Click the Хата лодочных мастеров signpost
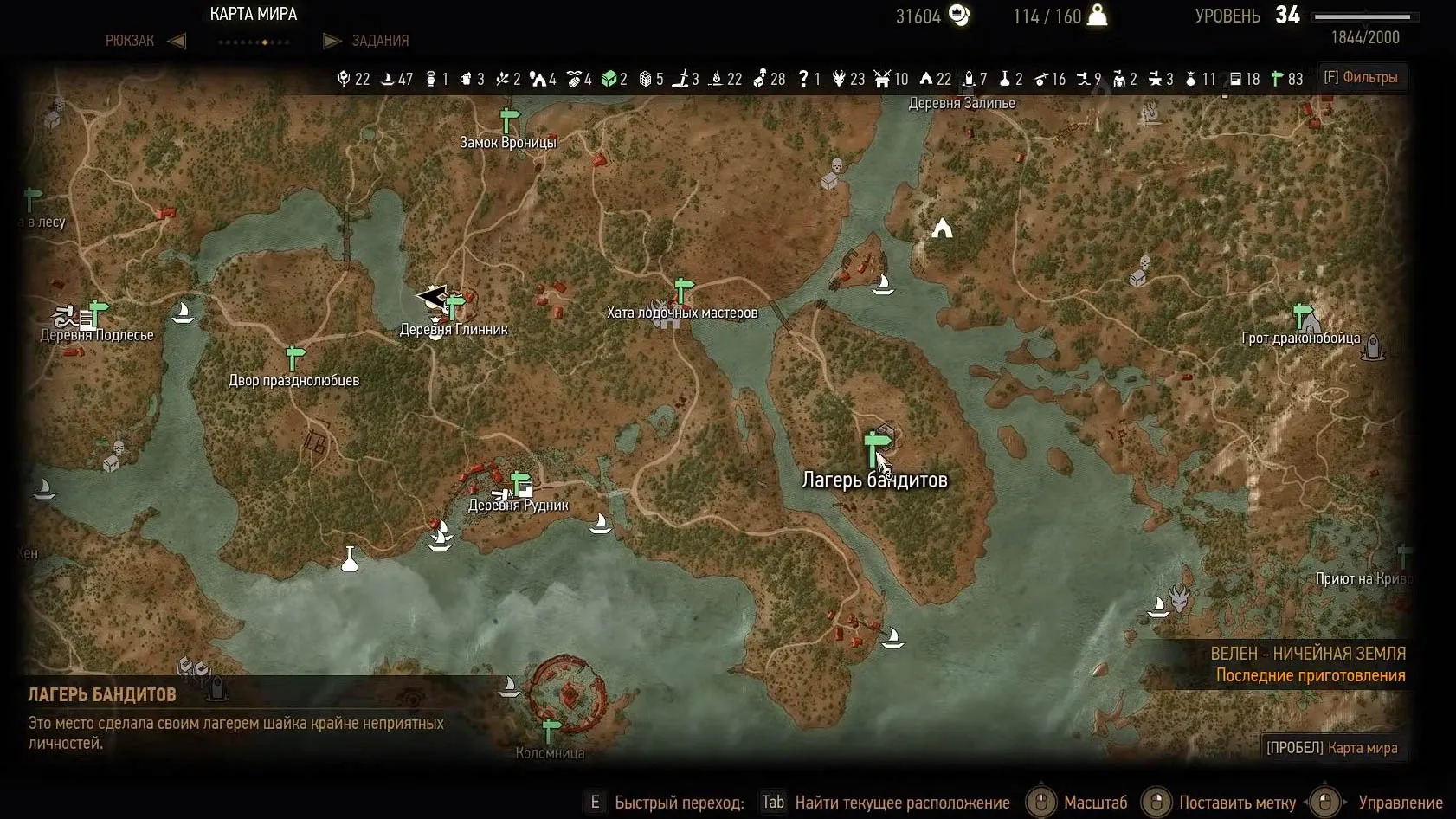The width and height of the screenshot is (1456, 819). coord(683,289)
